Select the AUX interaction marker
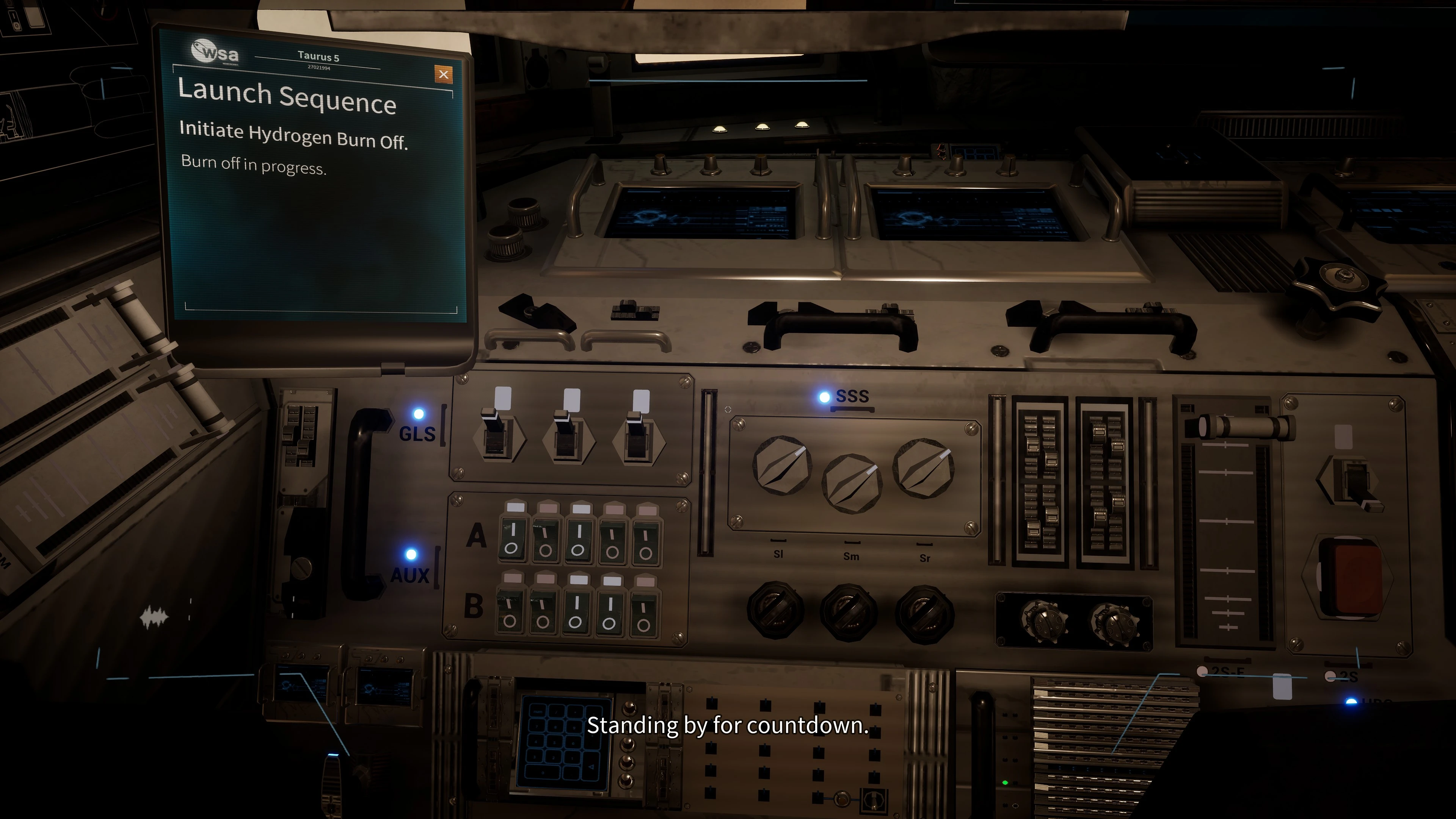The image size is (1456, 819). [411, 554]
